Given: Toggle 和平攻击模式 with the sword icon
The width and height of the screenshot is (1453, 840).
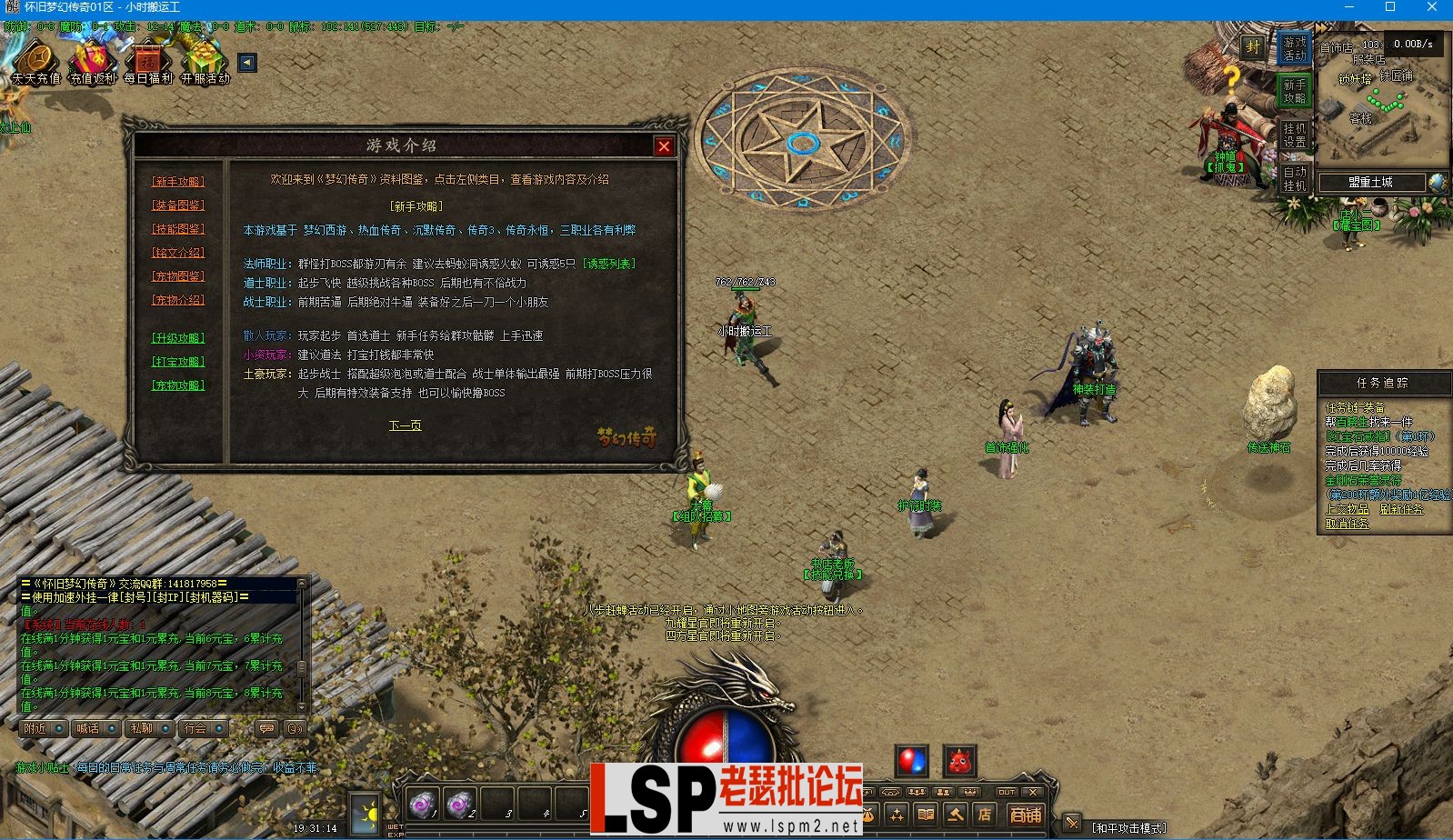Looking at the screenshot, I should pos(1072,823).
